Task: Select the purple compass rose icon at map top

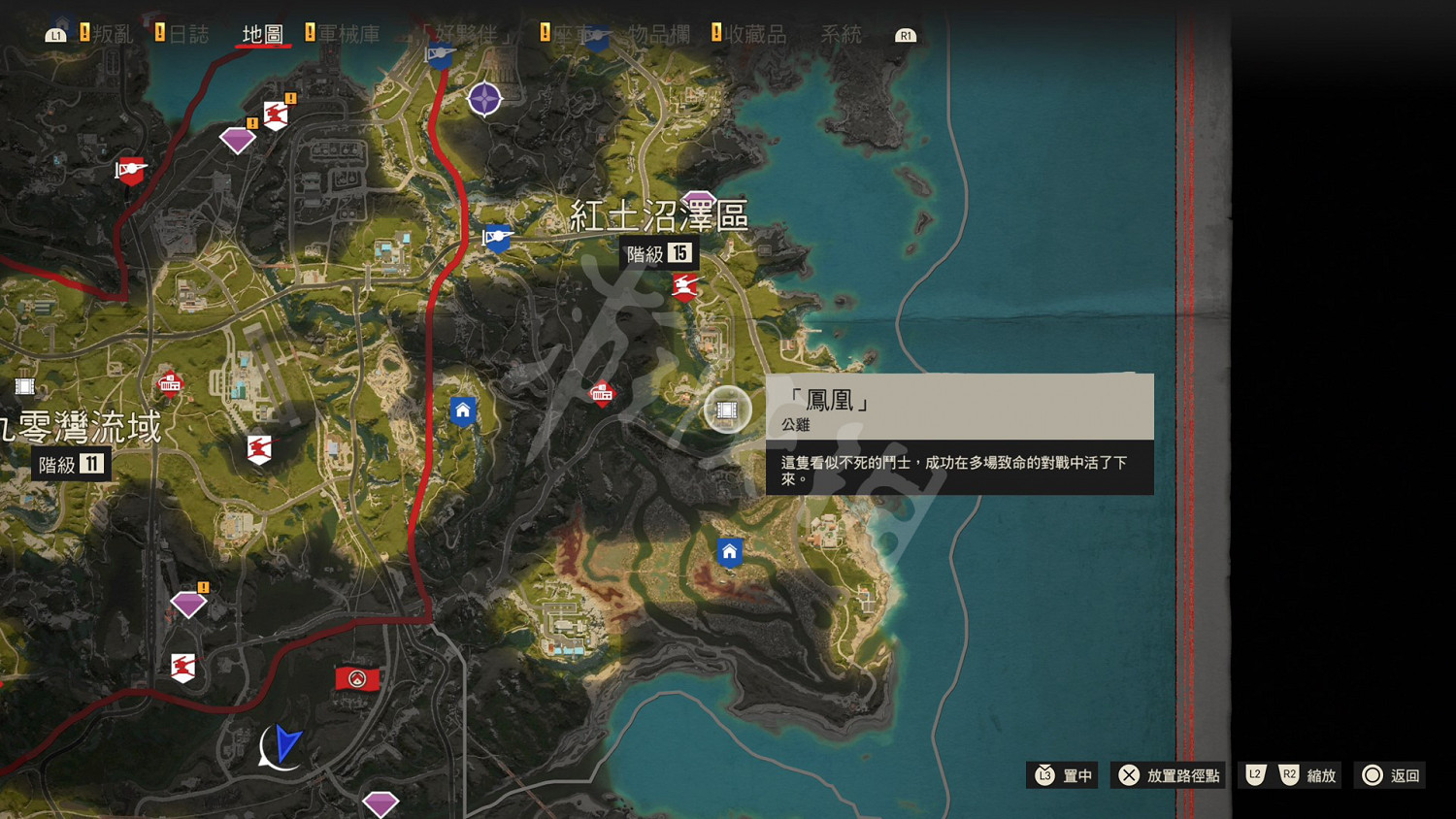Action: point(486,98)
